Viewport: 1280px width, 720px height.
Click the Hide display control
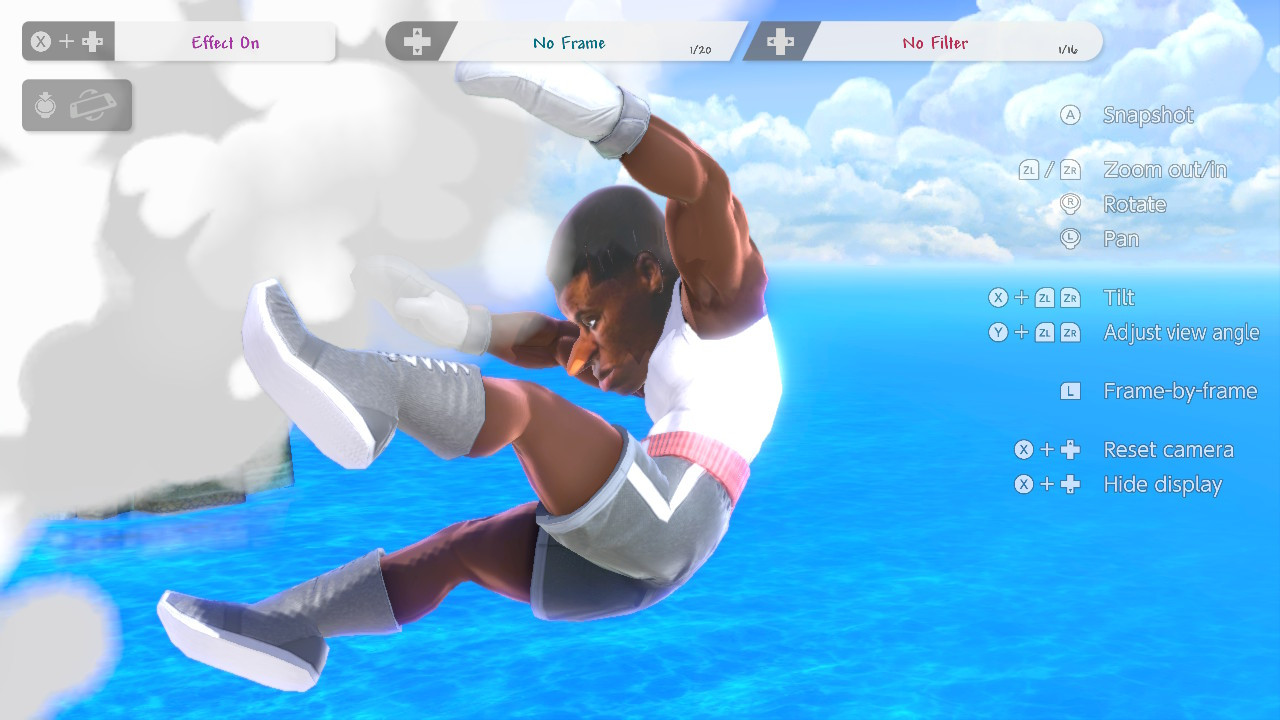(1162, 484)
